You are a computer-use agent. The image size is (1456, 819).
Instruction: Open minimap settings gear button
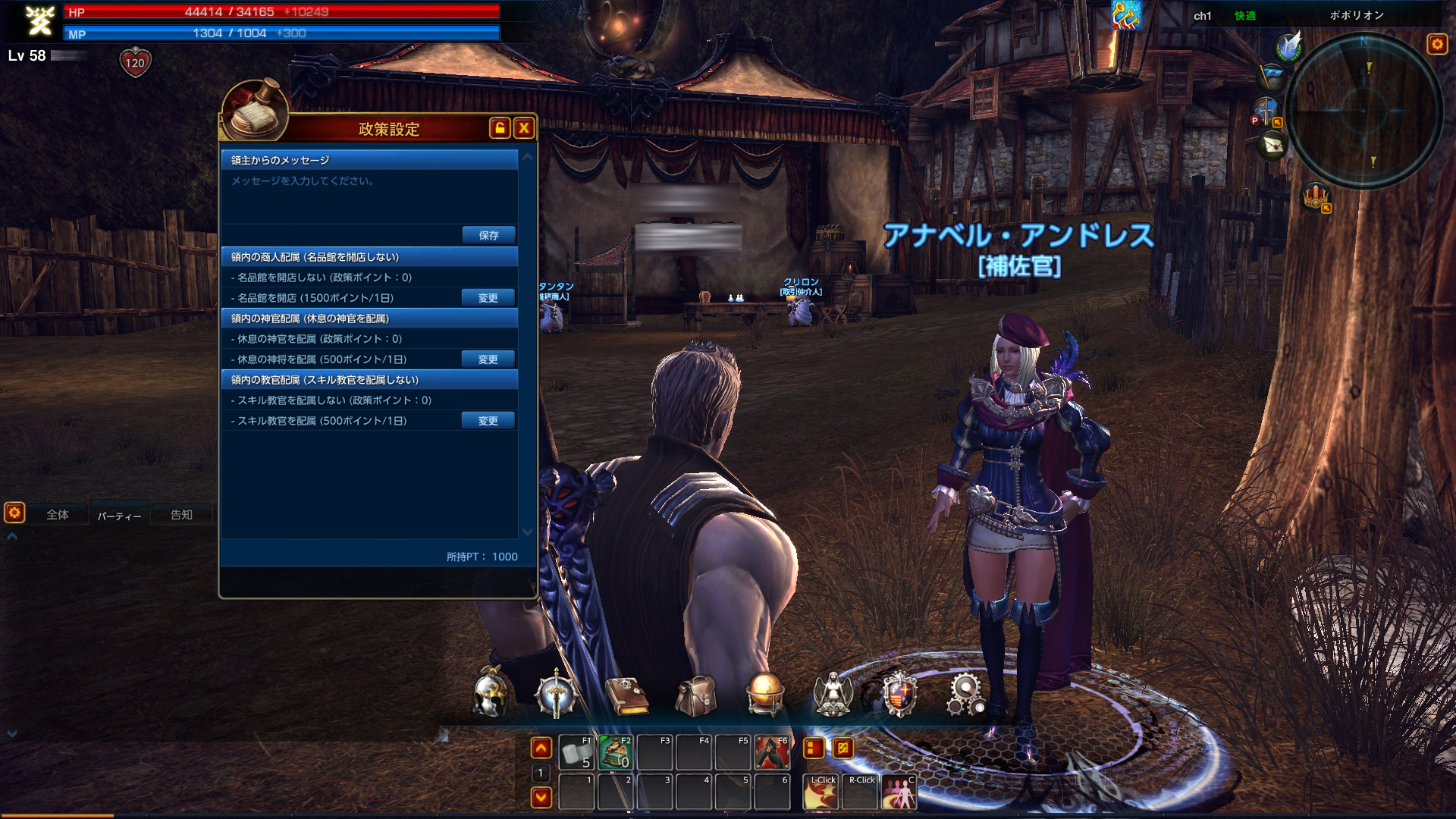pos(1437,44)
